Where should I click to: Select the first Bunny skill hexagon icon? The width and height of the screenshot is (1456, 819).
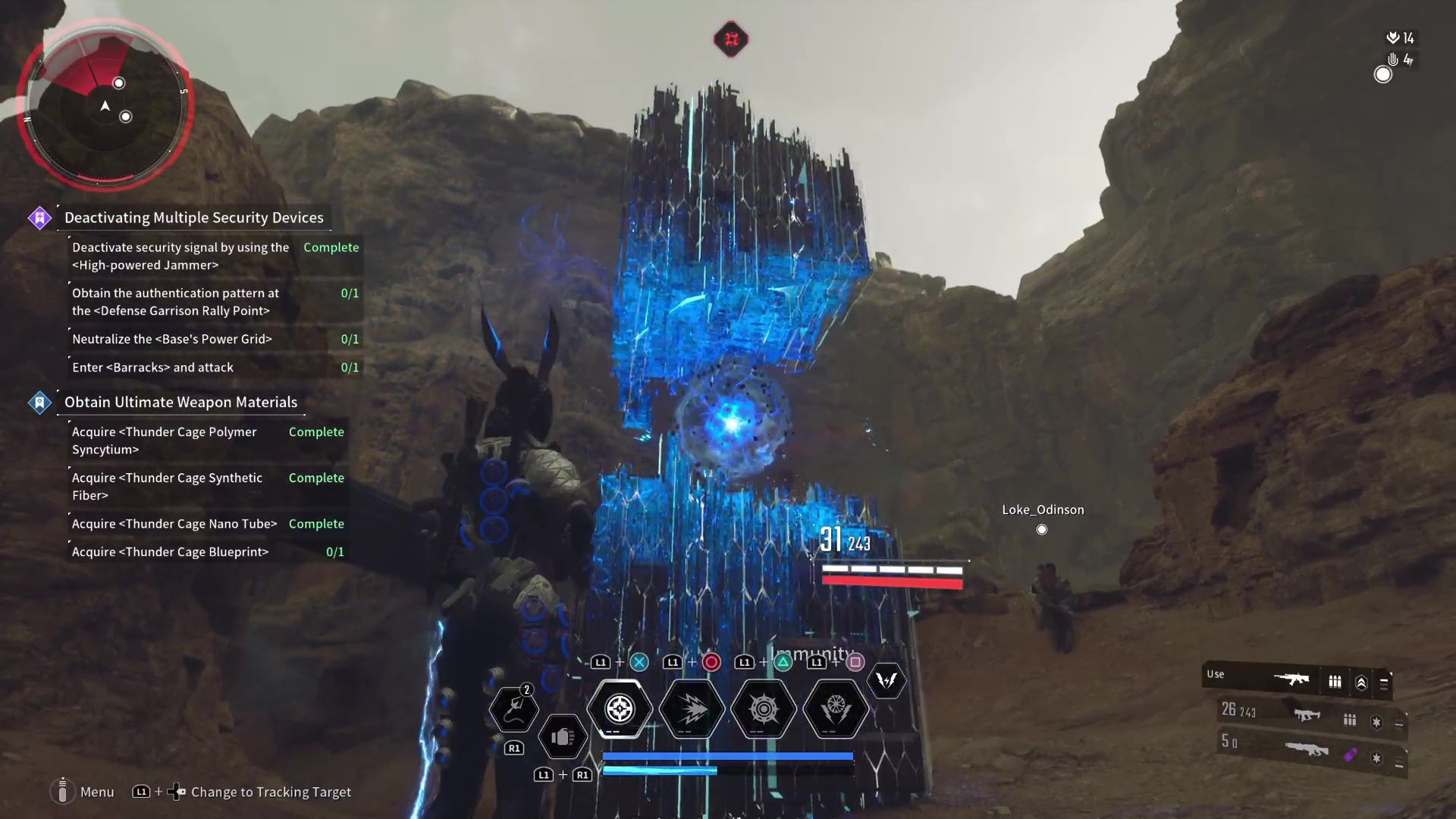tap(619, 709)
